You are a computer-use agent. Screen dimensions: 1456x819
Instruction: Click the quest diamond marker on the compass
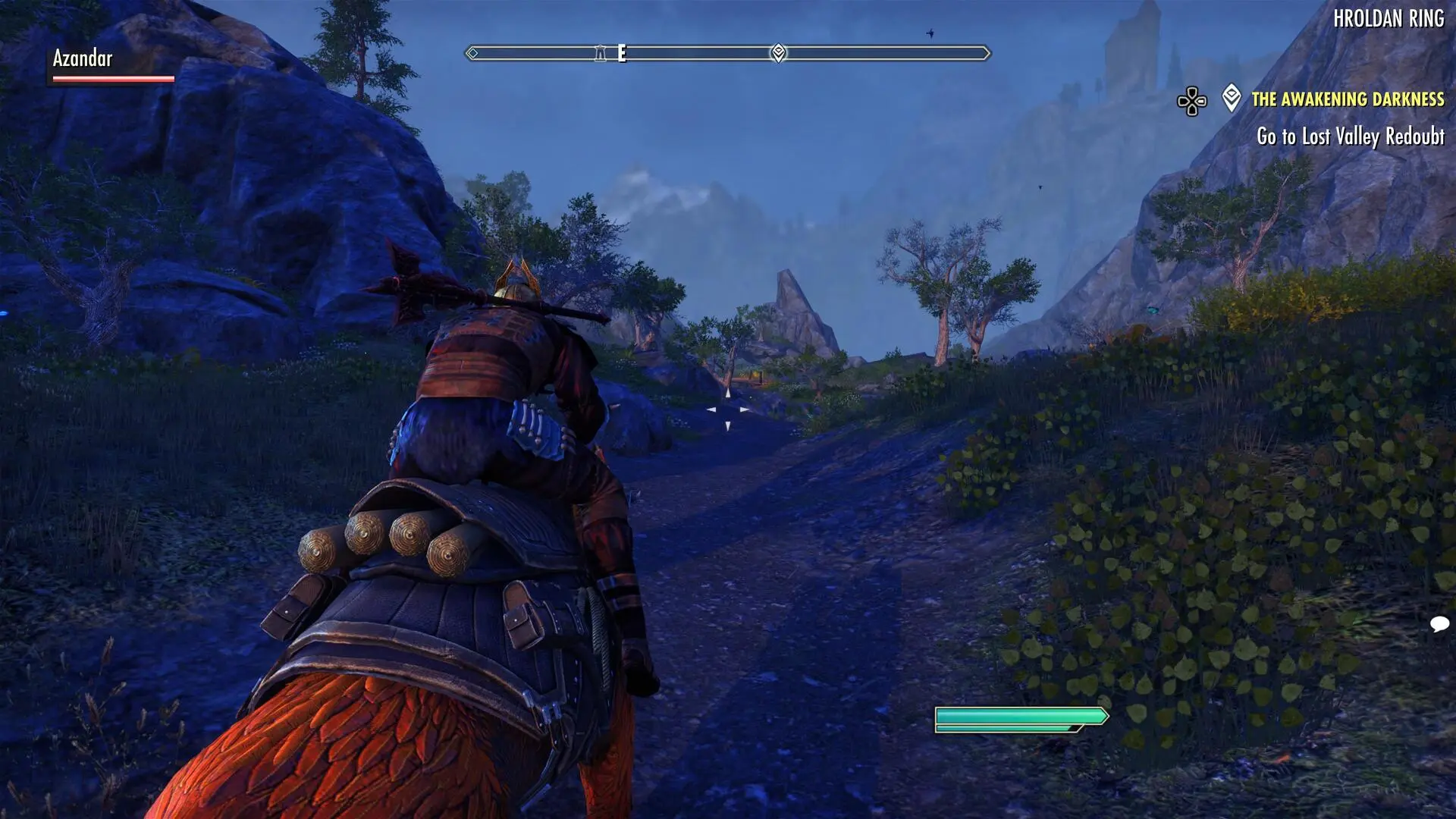tap(778, 53)
